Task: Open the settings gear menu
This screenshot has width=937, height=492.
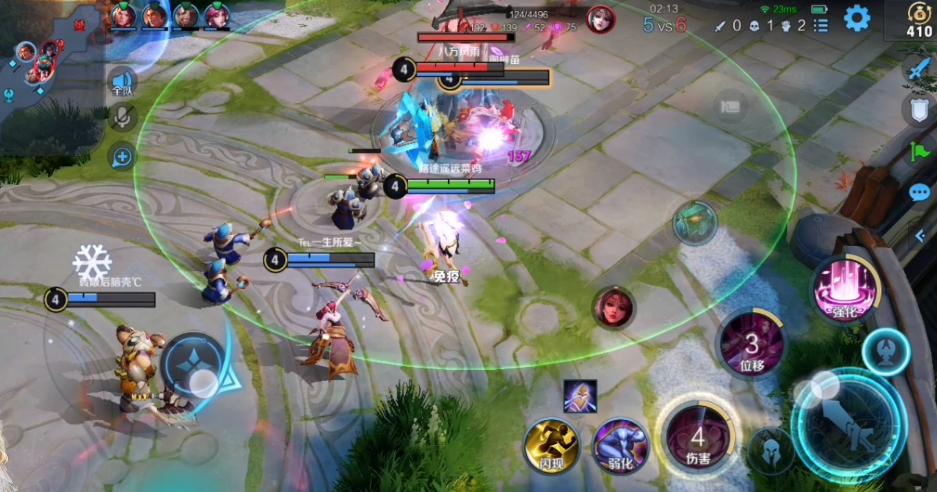Action: tap(857, 18)
